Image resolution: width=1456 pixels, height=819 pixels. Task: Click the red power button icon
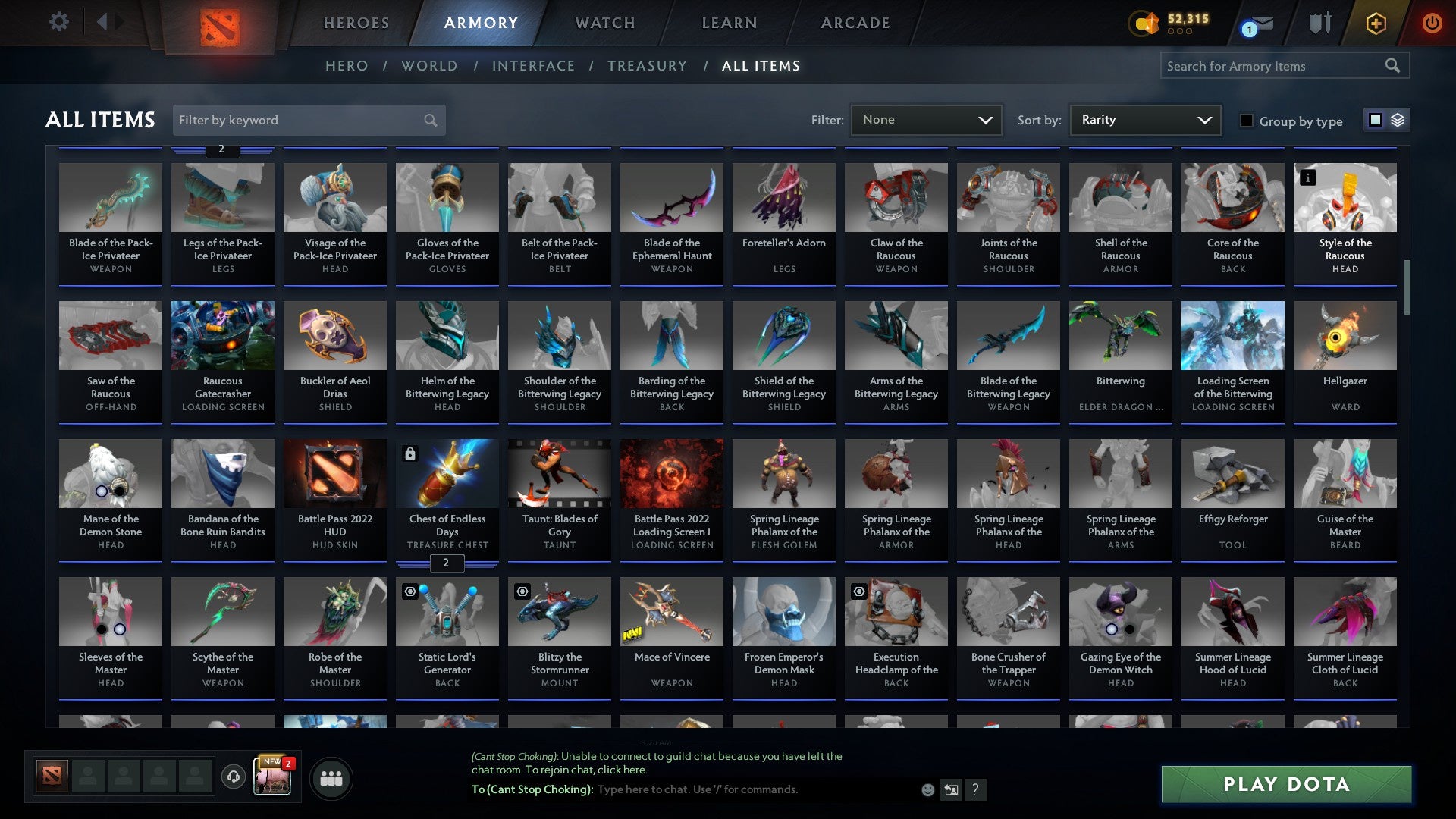[x=1432, y=23]
